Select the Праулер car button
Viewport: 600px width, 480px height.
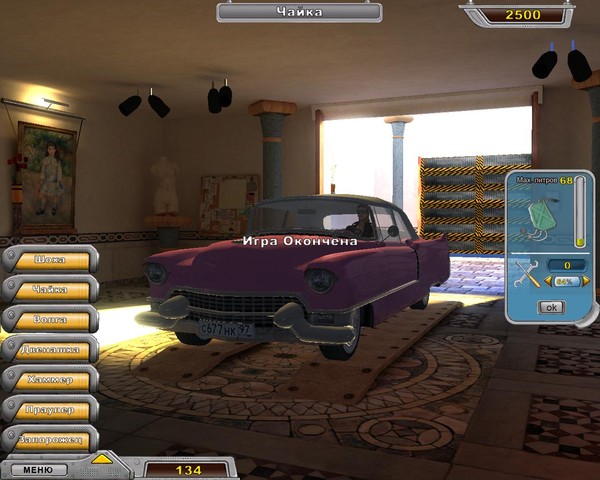50,409
